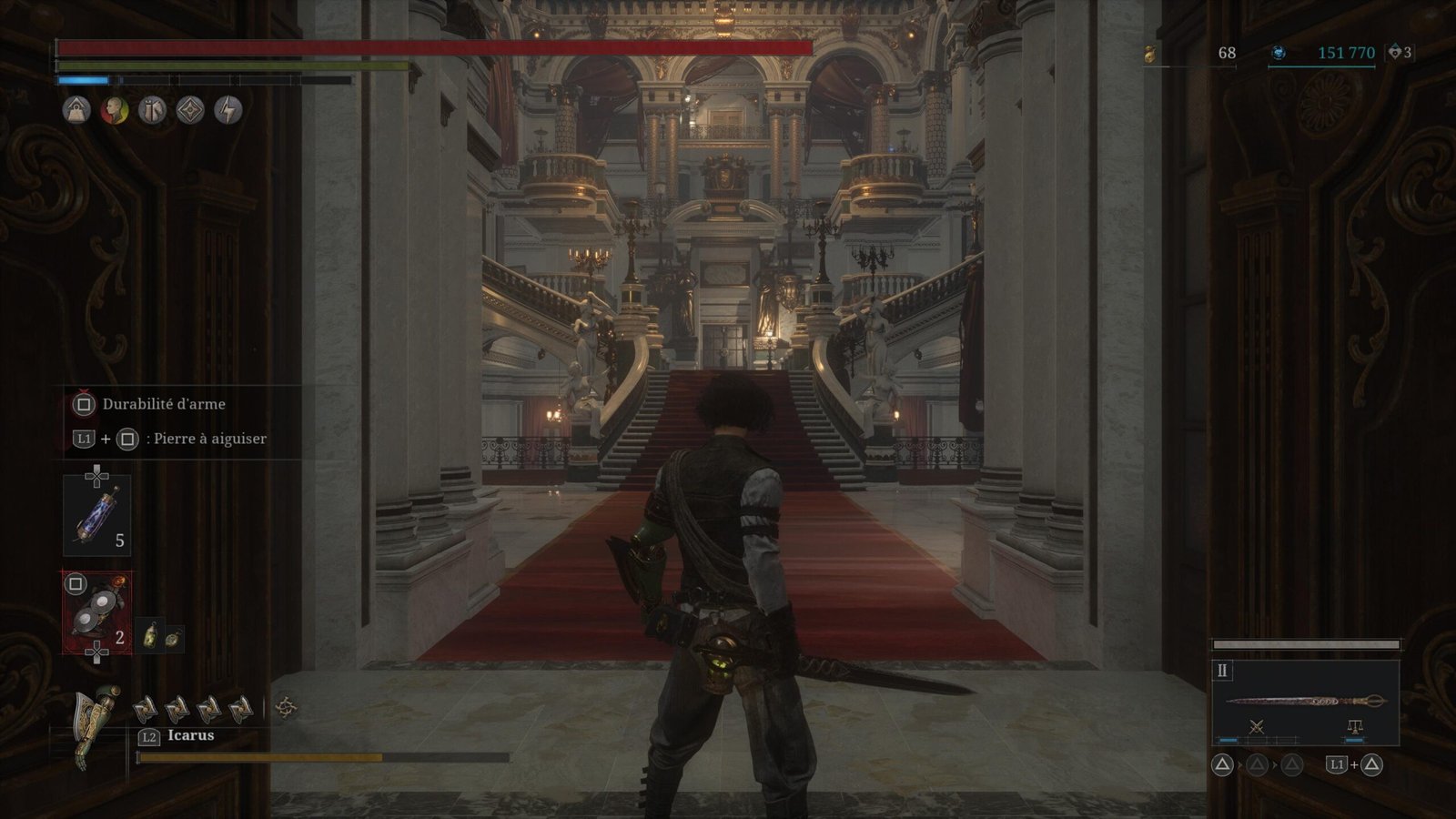Use the grinder item slot
The width and height of the screenshot is (1456, 819).
tap(96, 612)
